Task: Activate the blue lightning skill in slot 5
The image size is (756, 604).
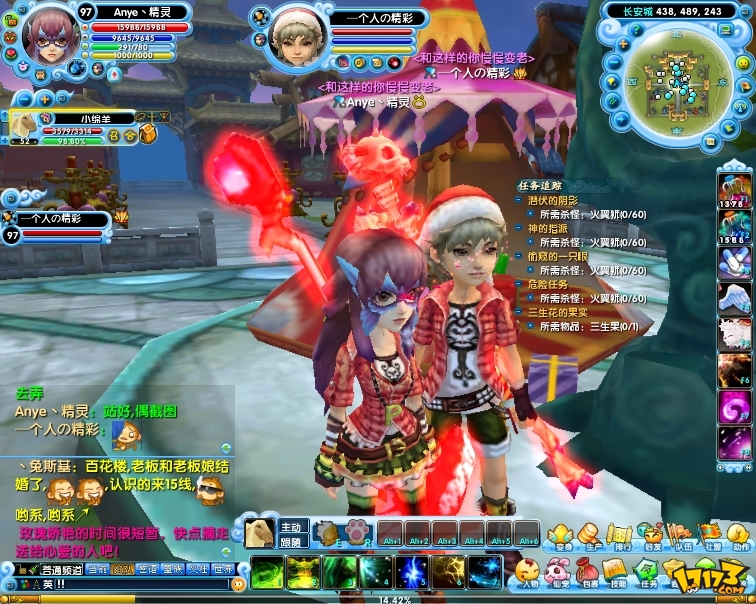Action: [x=411, y=573]
